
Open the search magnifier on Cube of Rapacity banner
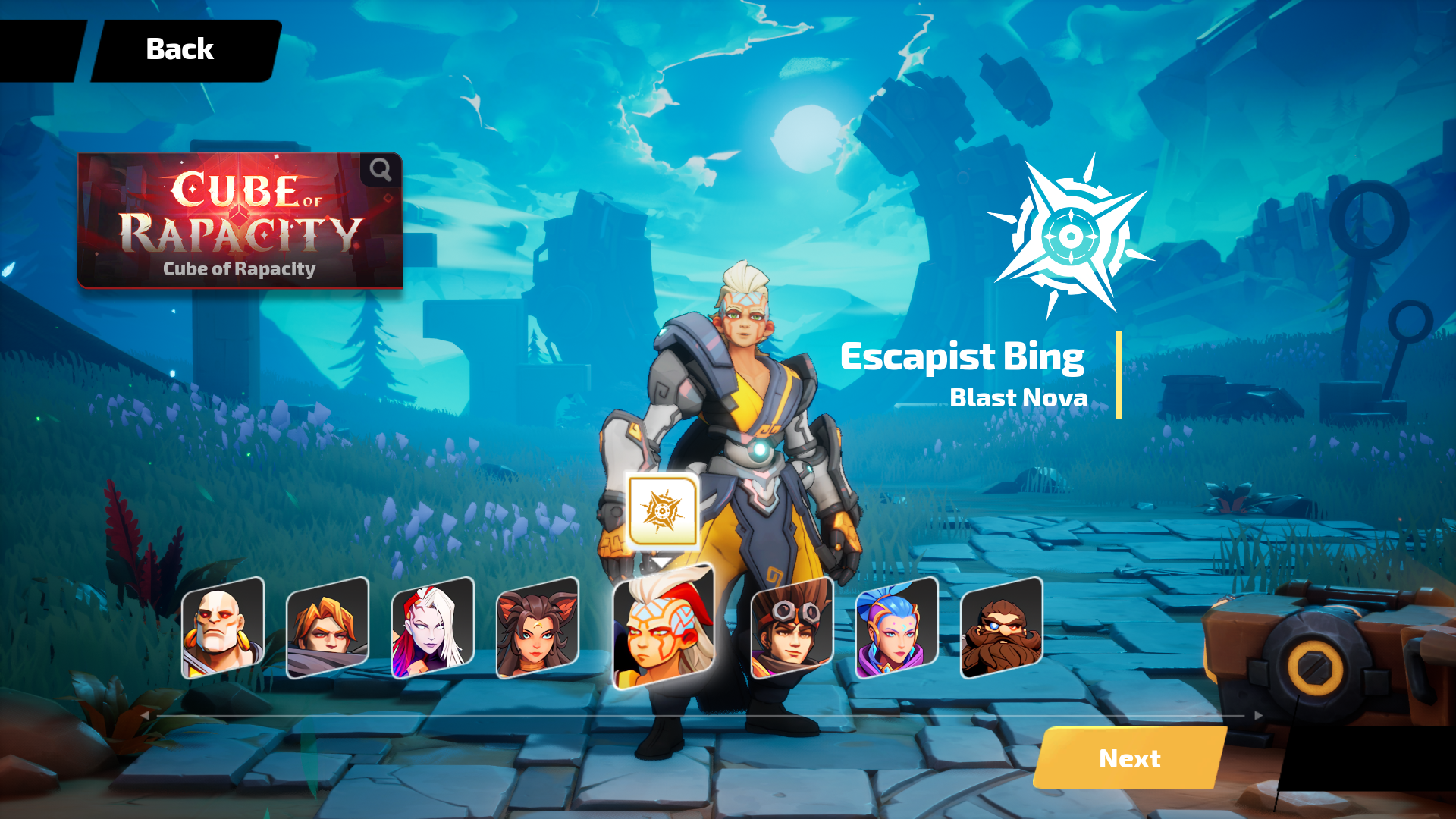[378, 171]
